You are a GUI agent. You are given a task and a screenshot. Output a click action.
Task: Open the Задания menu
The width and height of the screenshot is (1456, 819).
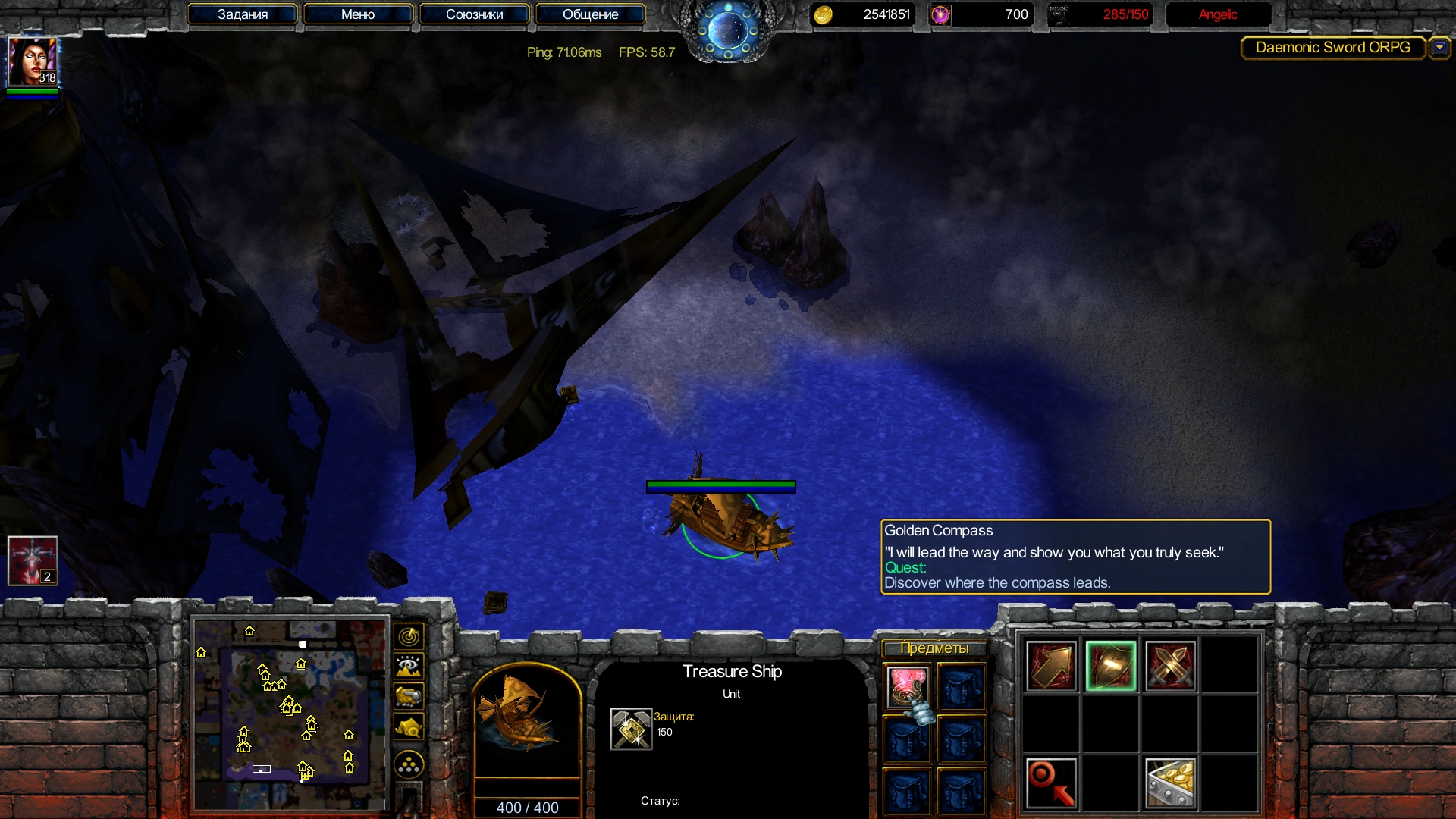tap(243, 14)
